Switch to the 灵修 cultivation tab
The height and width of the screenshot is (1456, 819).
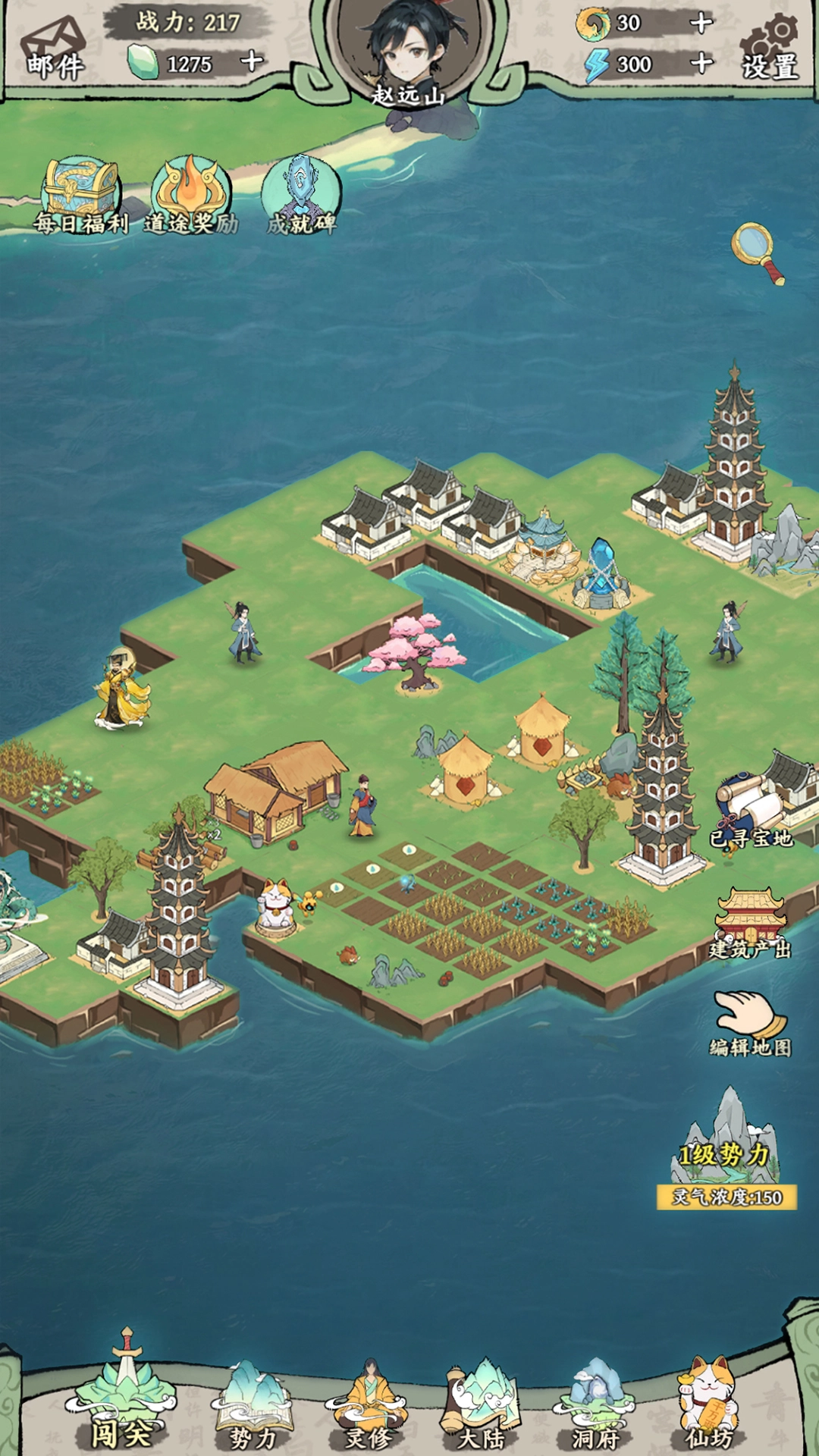(x=368, y=1407)
